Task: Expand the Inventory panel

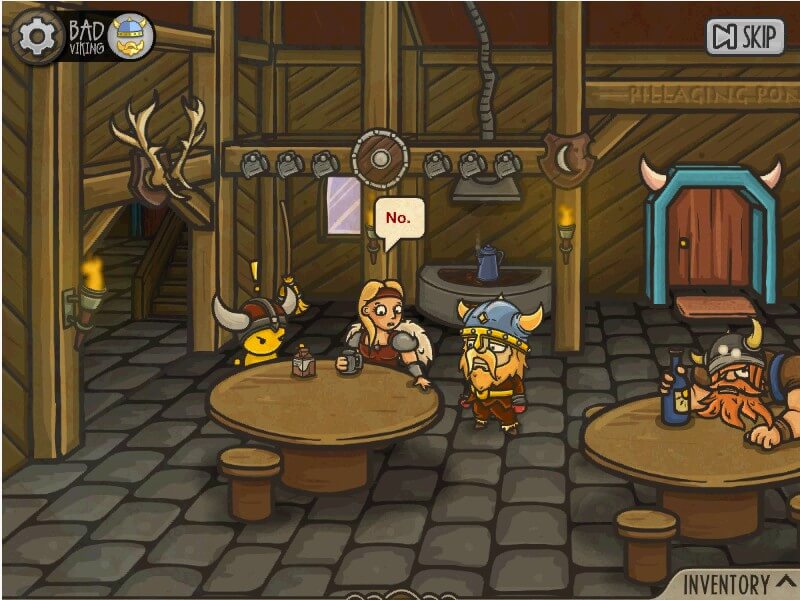Action: (737, 583)
